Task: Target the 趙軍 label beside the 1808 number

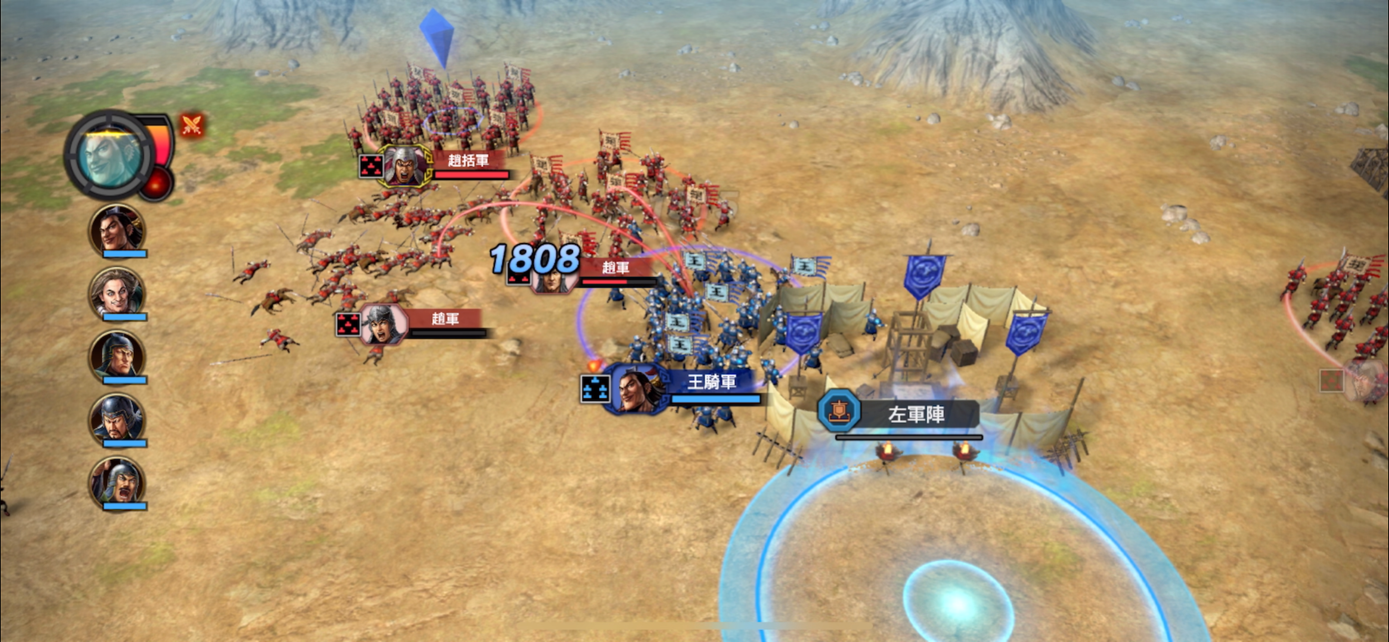Action: click(617, 267)
